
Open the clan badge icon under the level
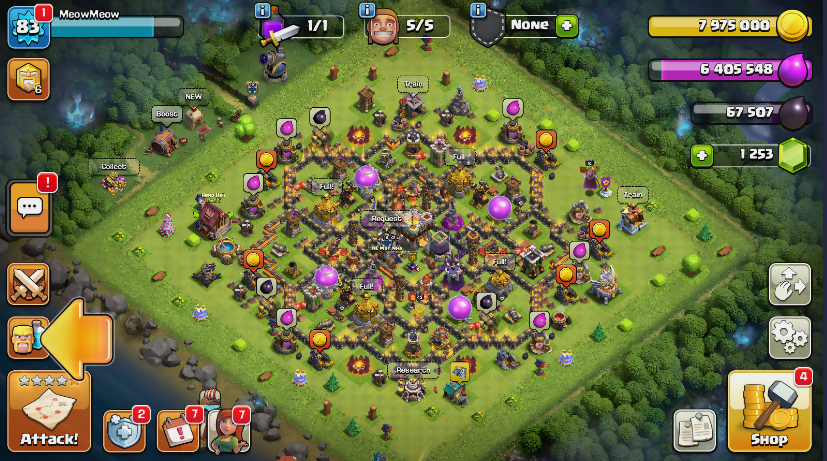click(x=28, y=79)
